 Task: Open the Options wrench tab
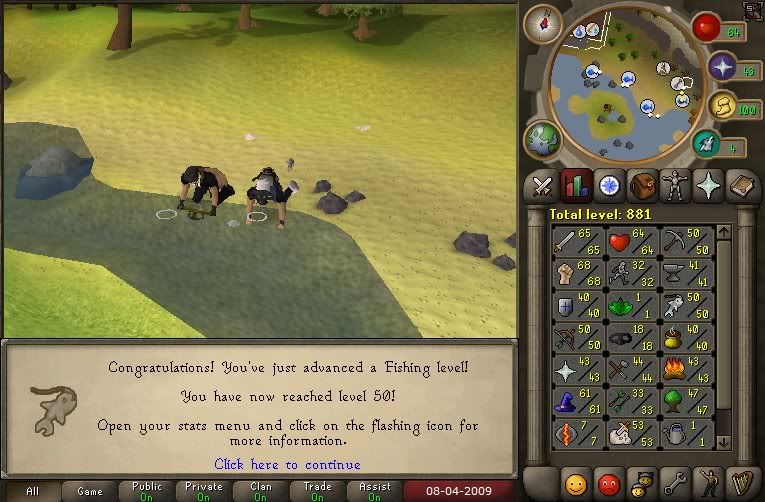pyautogui.click(x=675, y=482)
